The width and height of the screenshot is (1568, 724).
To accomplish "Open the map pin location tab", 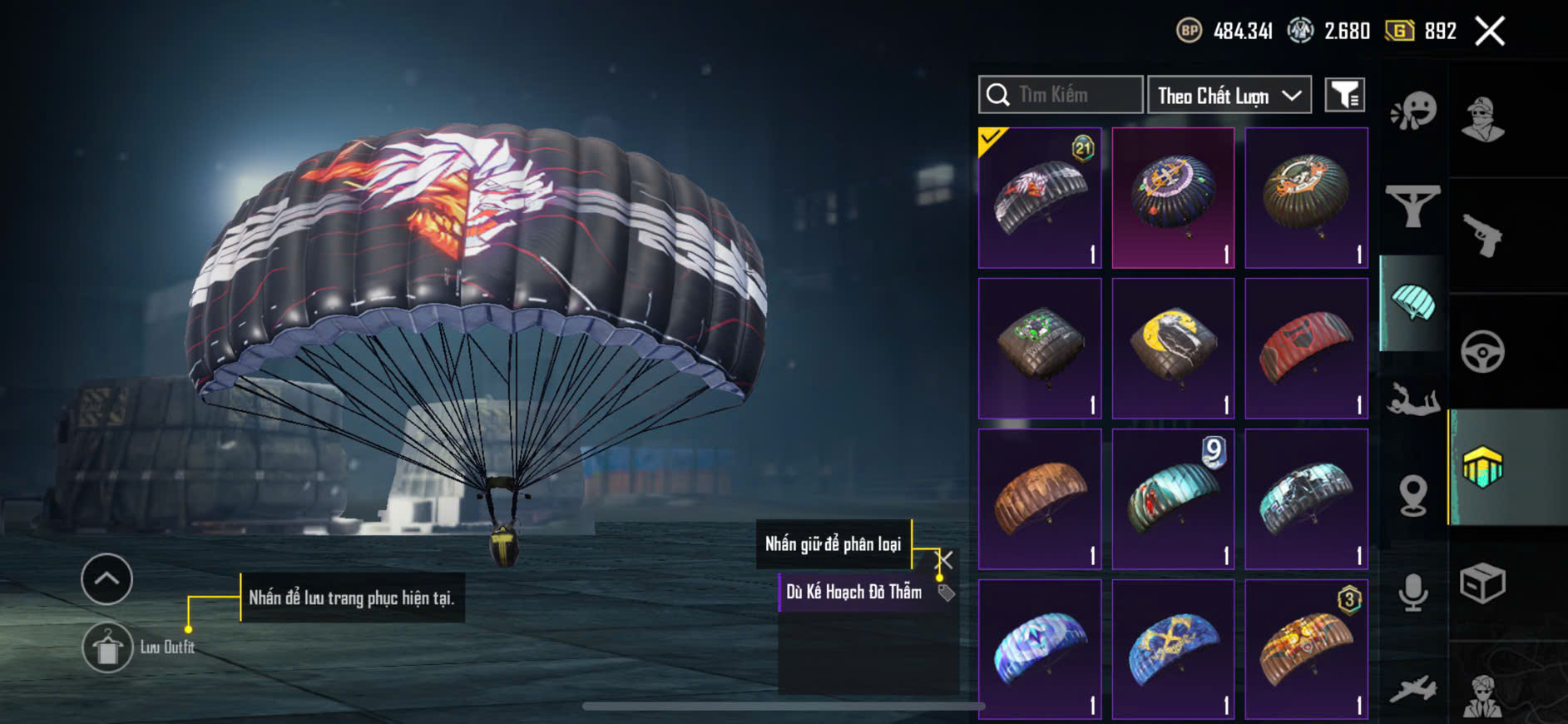I will click(1413, 496).
